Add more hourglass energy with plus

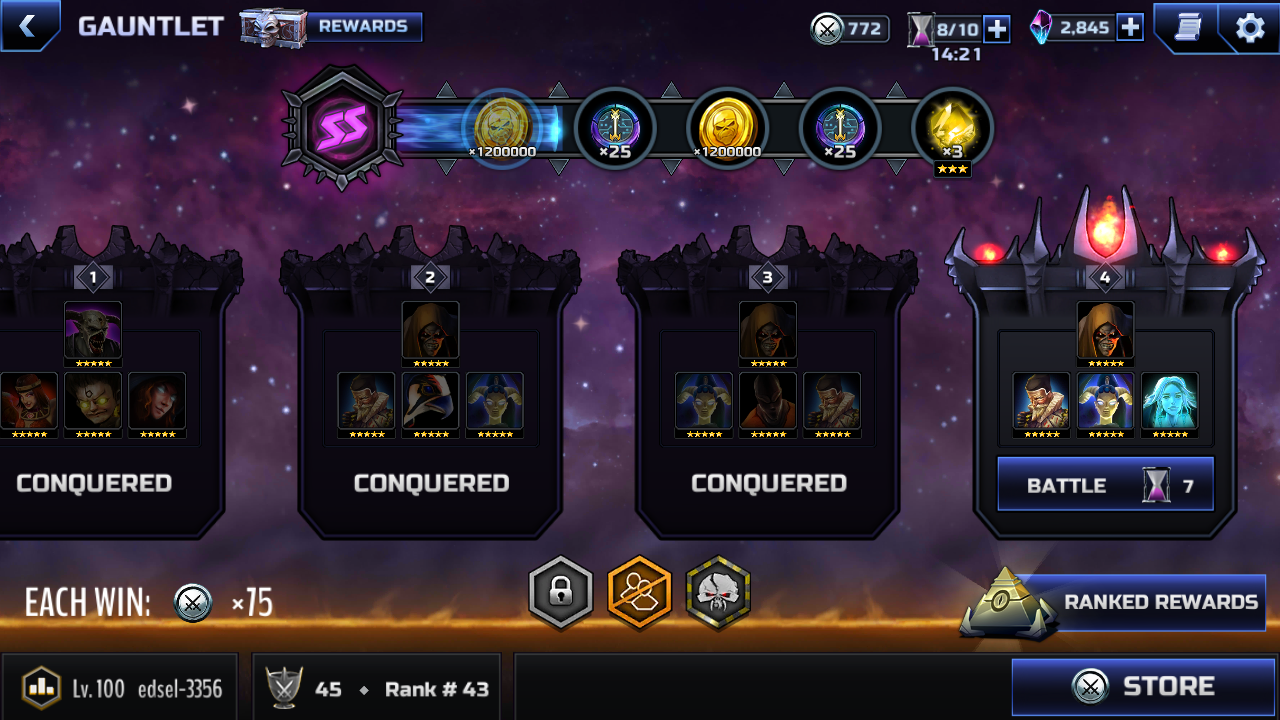pyautogui.click(x=997, y=29)
